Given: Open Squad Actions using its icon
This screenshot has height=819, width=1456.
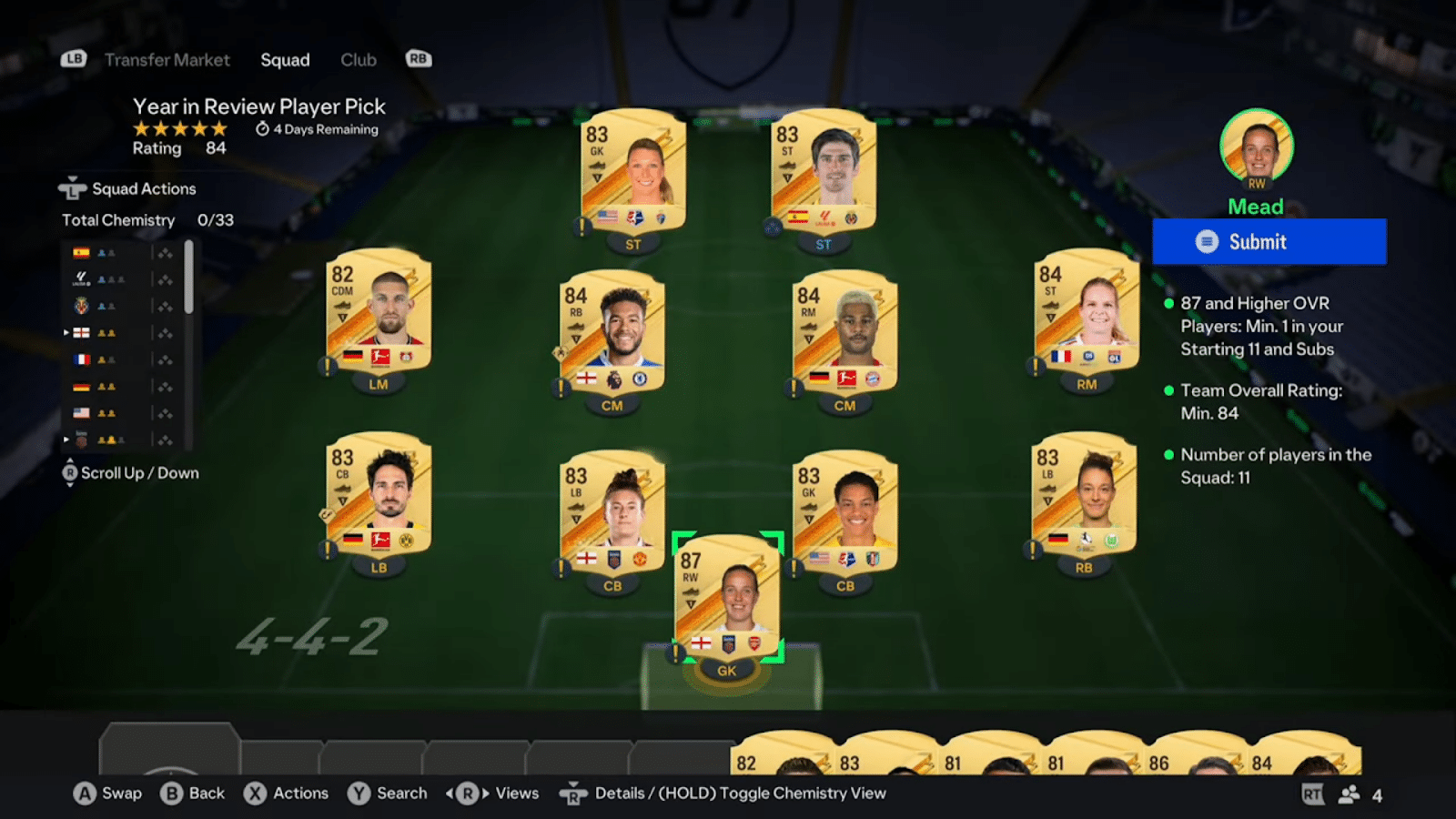Looking at the screenshot, I should (73, 188).
